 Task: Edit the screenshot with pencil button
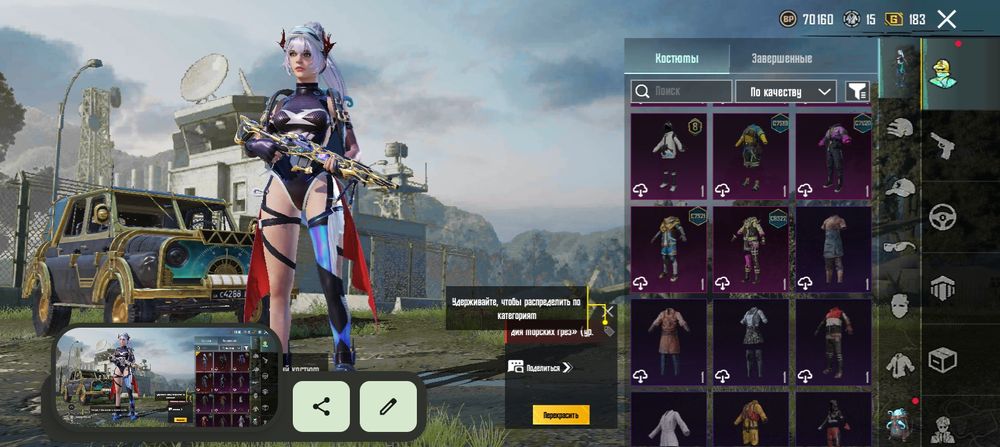click(388, 406)
